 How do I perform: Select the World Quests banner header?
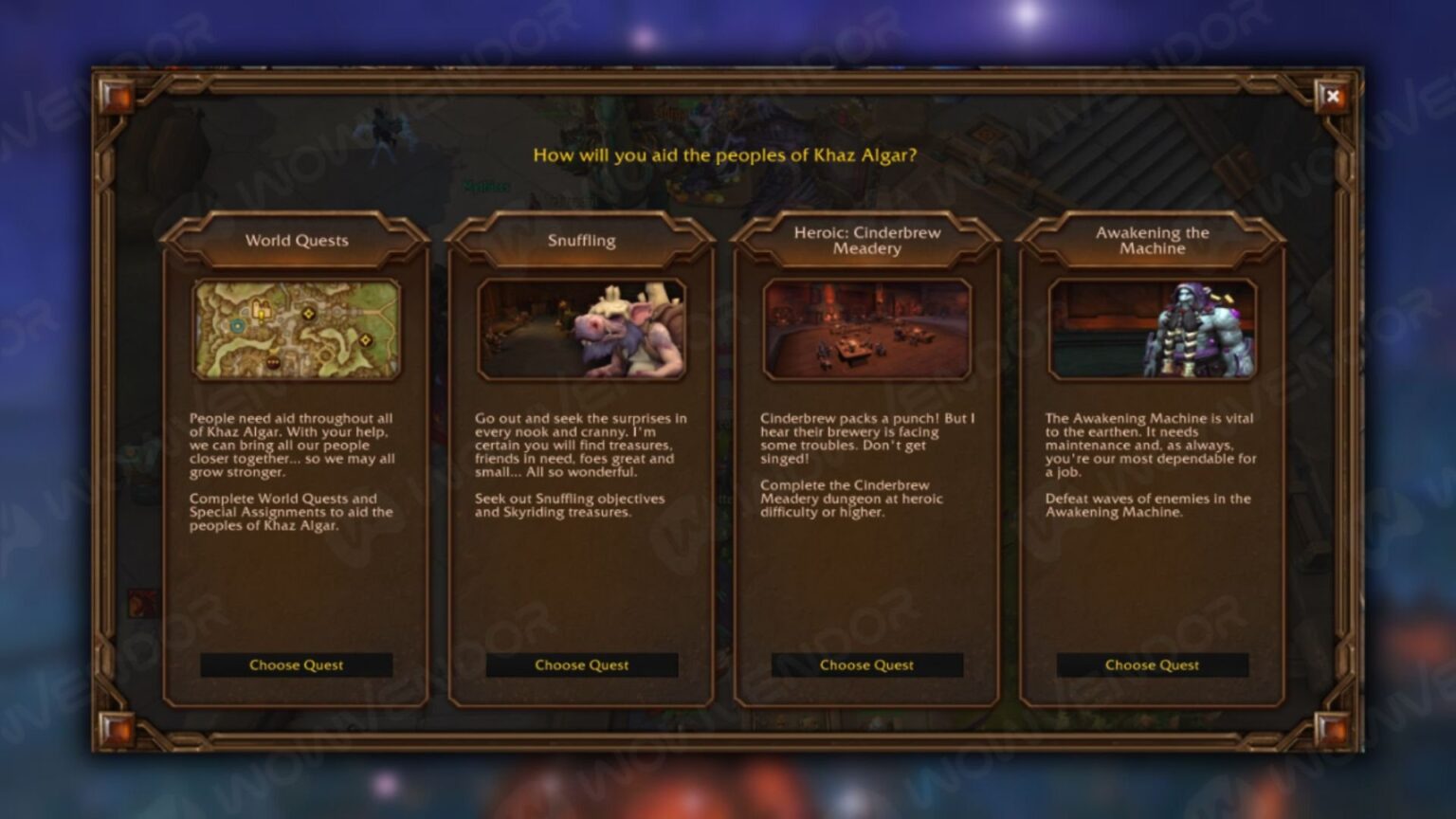pyautogui.click(x=296, y=240)
